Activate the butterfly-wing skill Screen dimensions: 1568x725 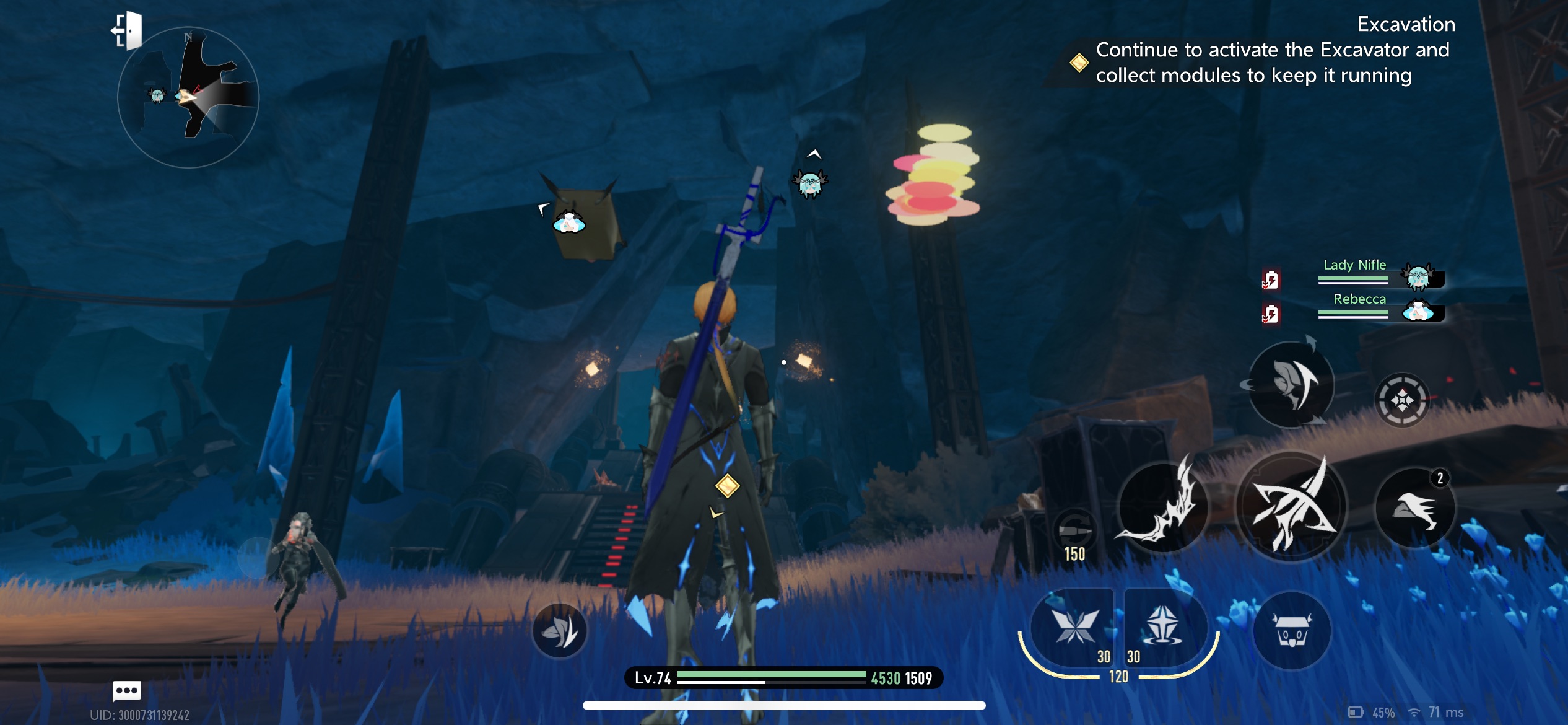click(1074, 626)
